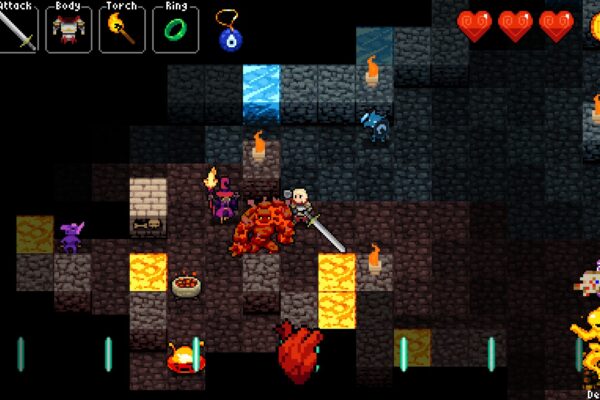Choose the Torch equipment slot
This screenshot has height=400, width=600.
pyautogui.click(x=121, y=29)
